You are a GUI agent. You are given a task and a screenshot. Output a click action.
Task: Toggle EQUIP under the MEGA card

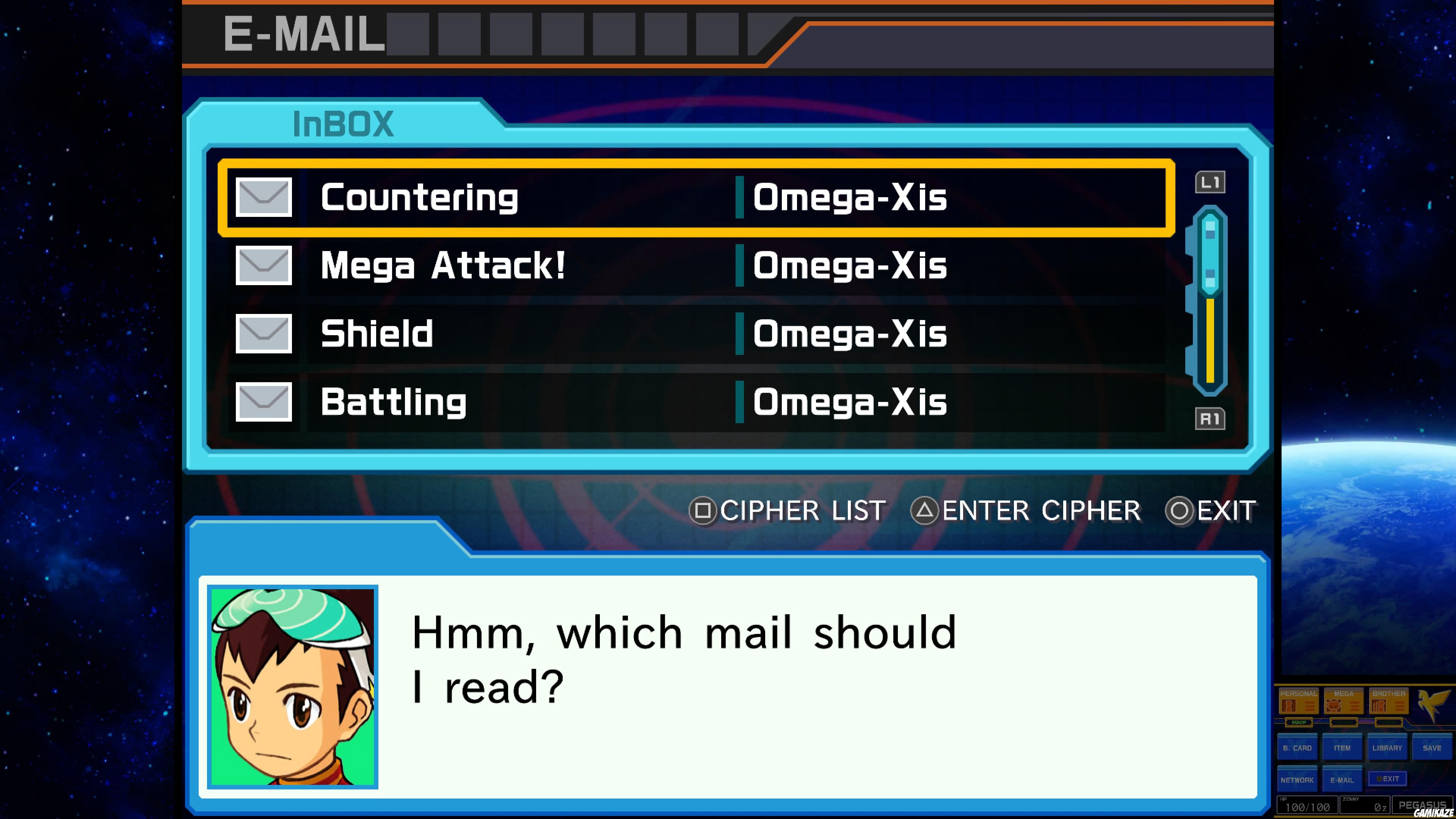click(1343, 723)
